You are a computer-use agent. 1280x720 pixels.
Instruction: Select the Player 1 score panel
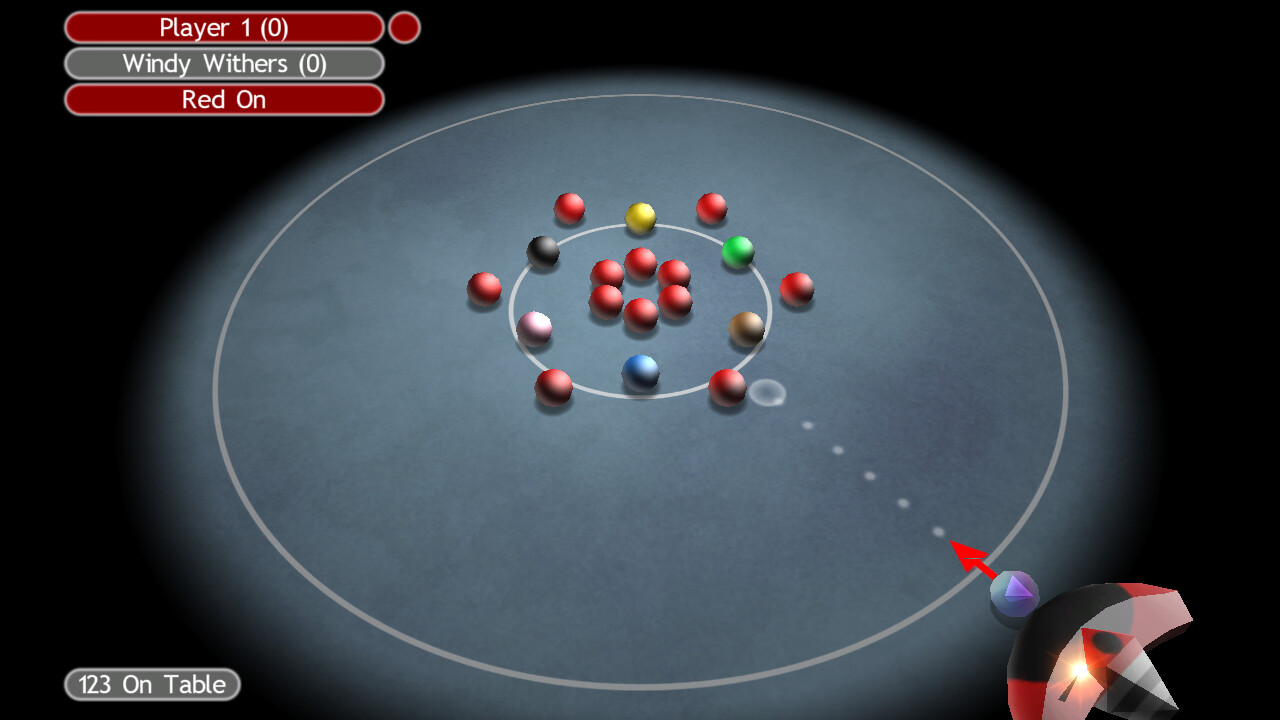point(222,27)
